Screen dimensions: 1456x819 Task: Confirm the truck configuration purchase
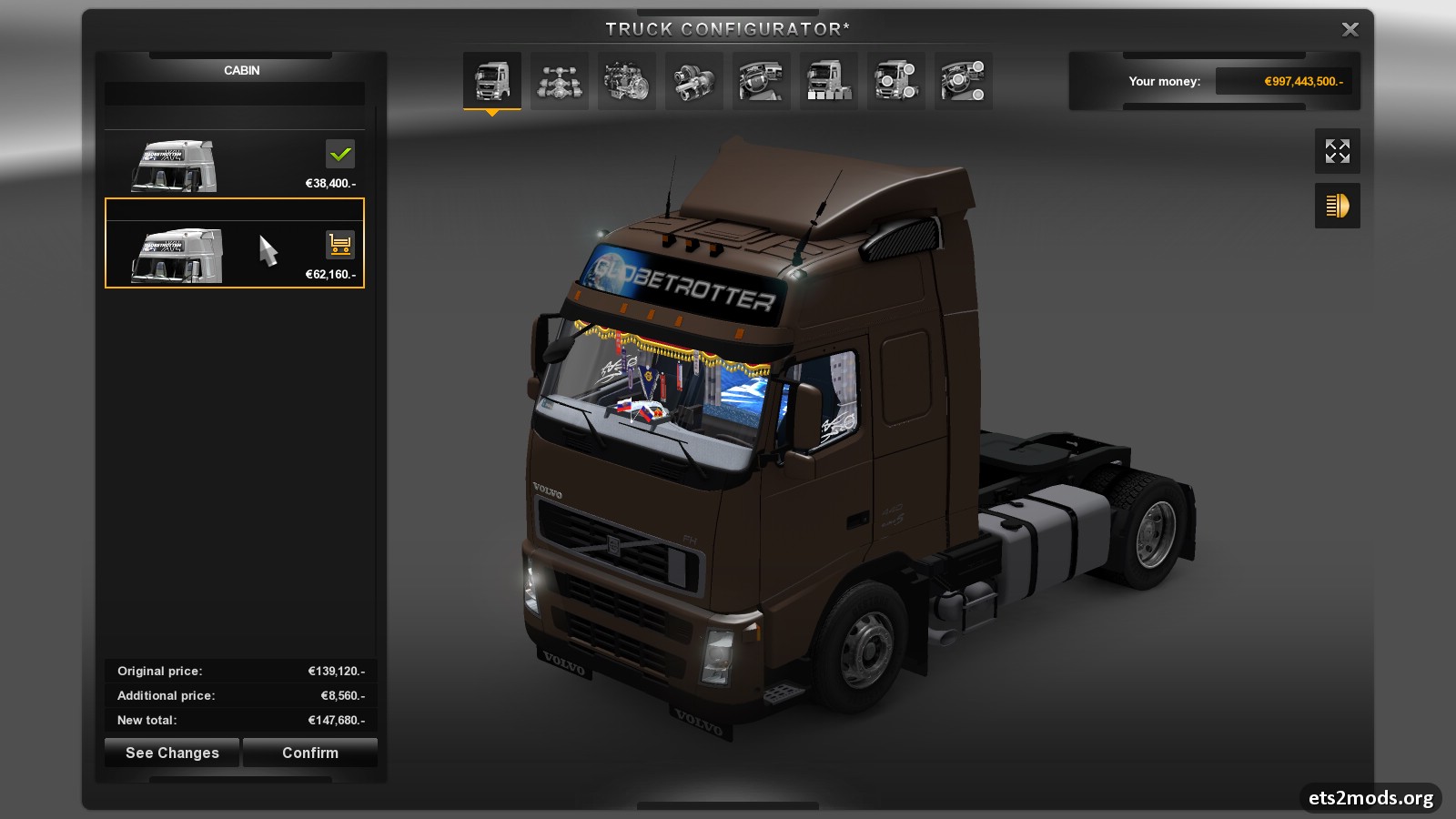310,753
